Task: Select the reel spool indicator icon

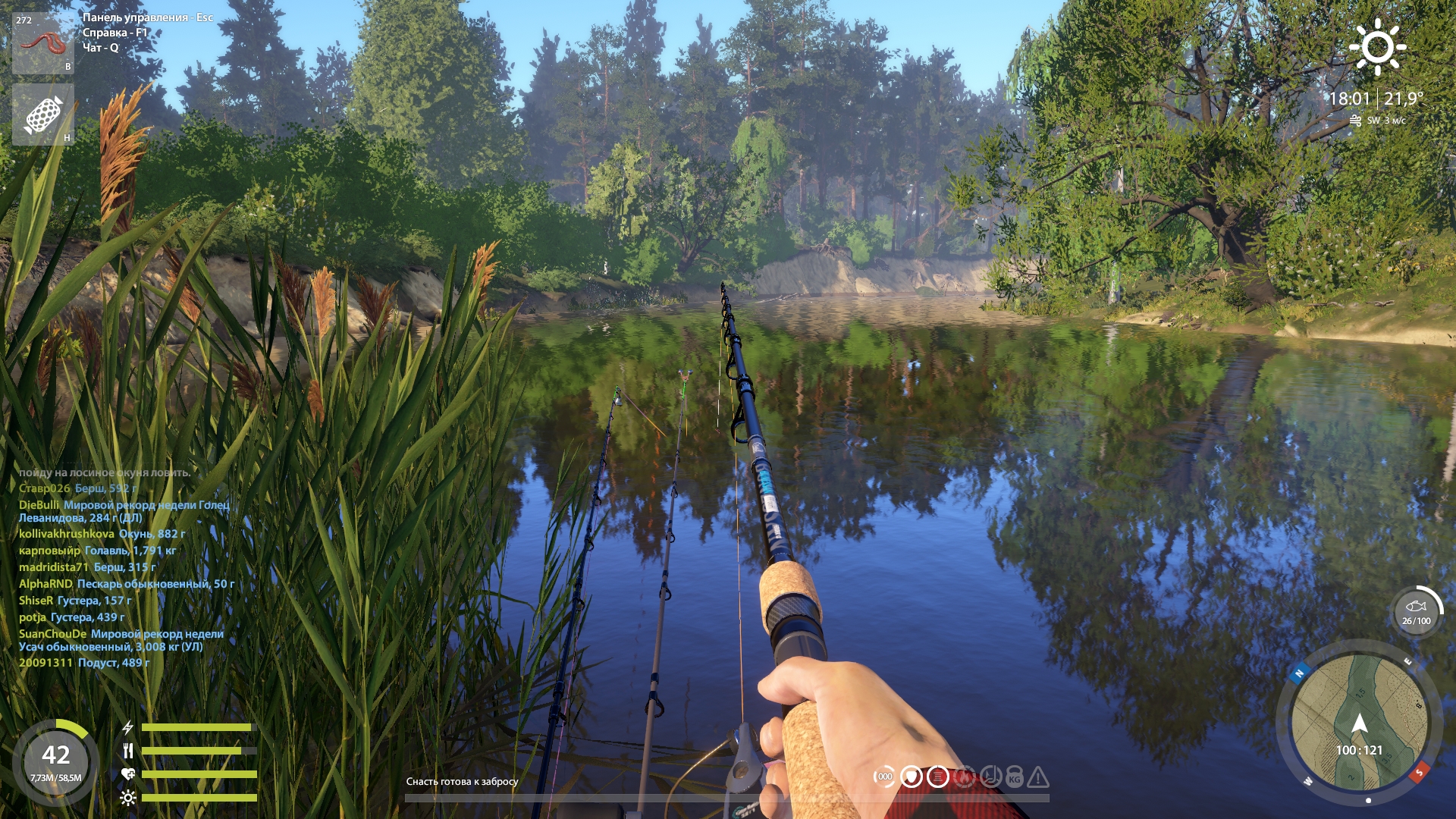Action: [938, 777]
